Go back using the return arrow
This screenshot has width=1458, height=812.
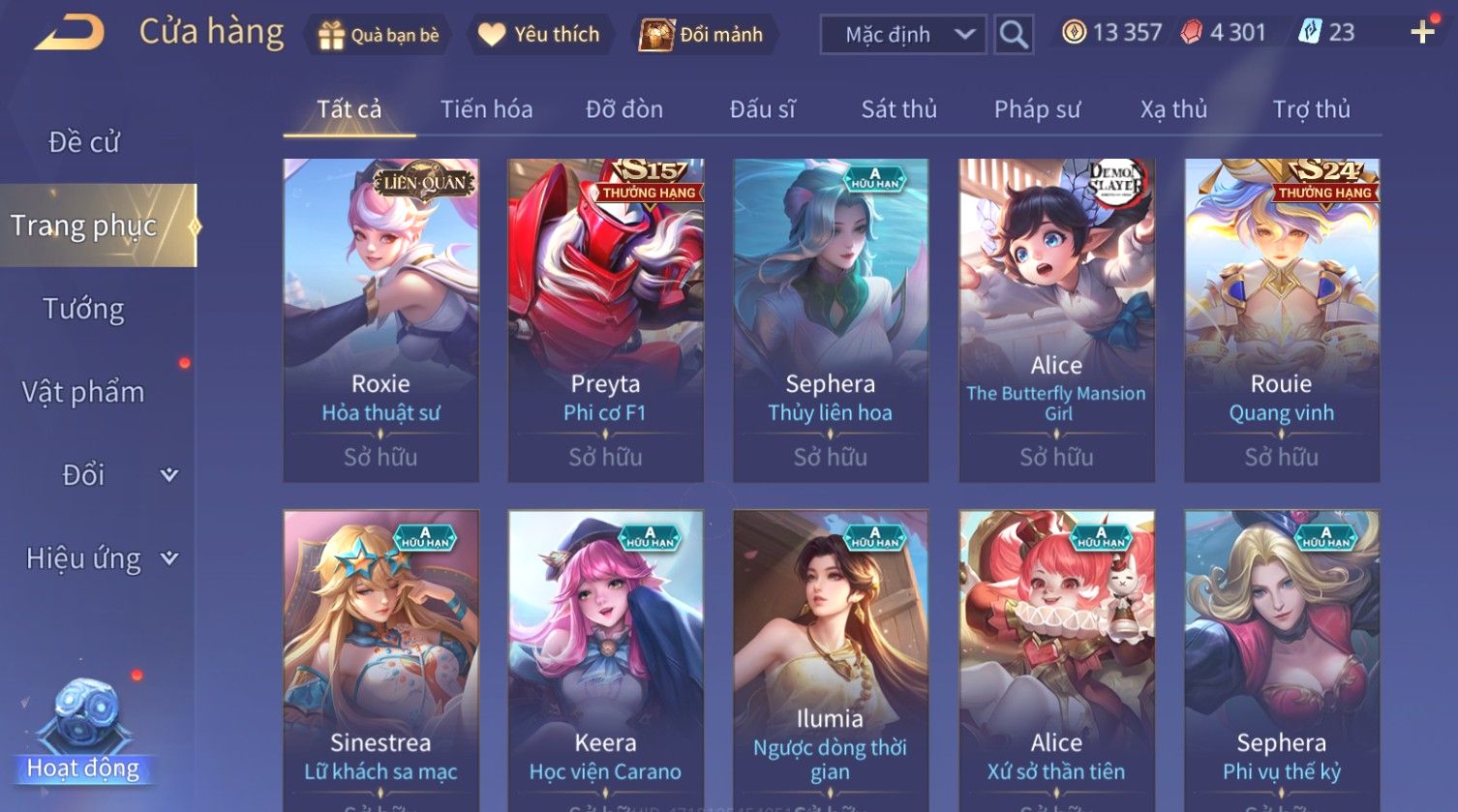69,34
